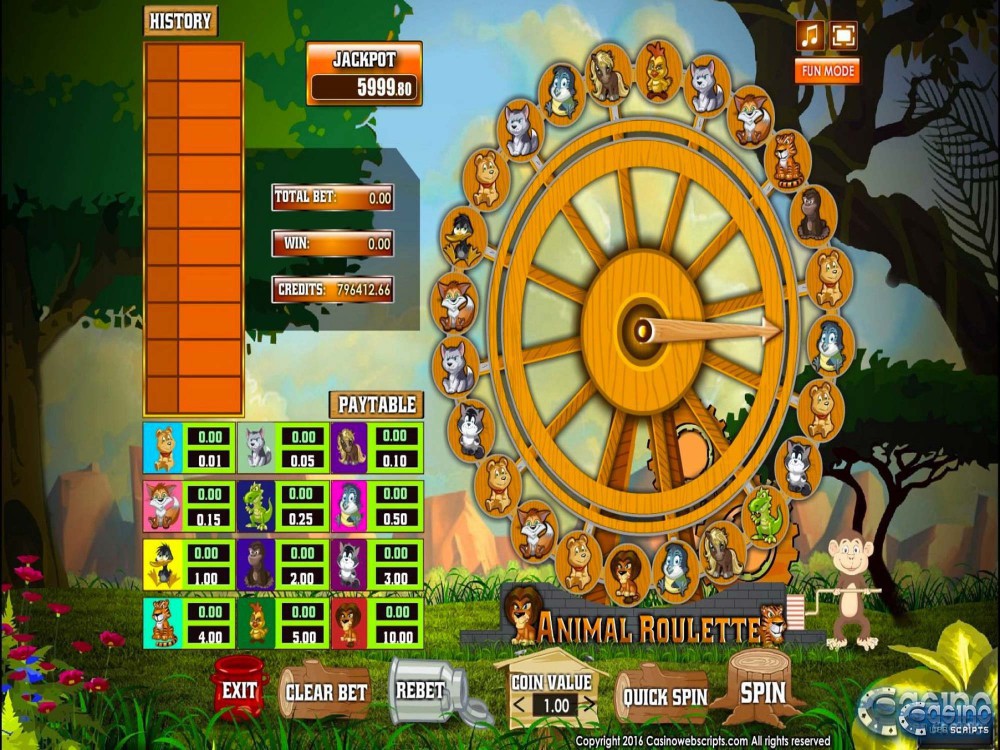Increase the coin value with the right arrow
The width and height of the screenshot is (1000, 750).
click(590, 705)
